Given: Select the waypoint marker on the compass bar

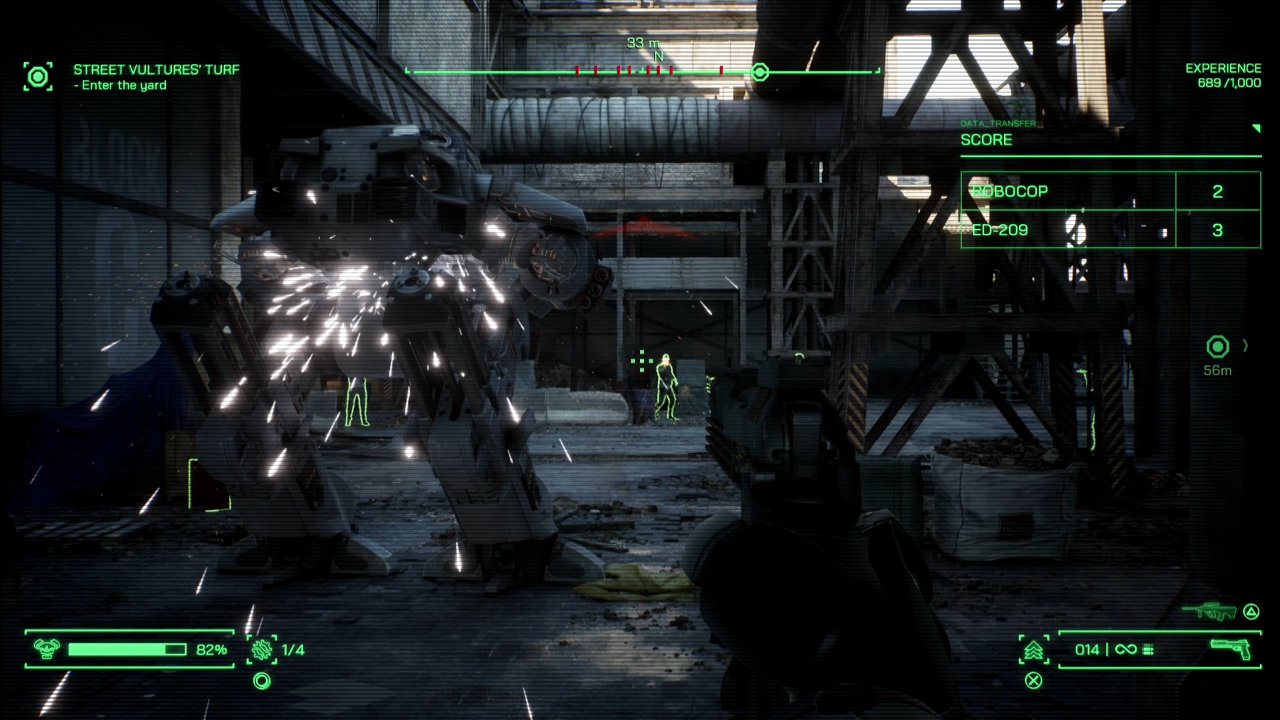Looking at the screenshot, I should pyautogui.click(x=760, y=72).
